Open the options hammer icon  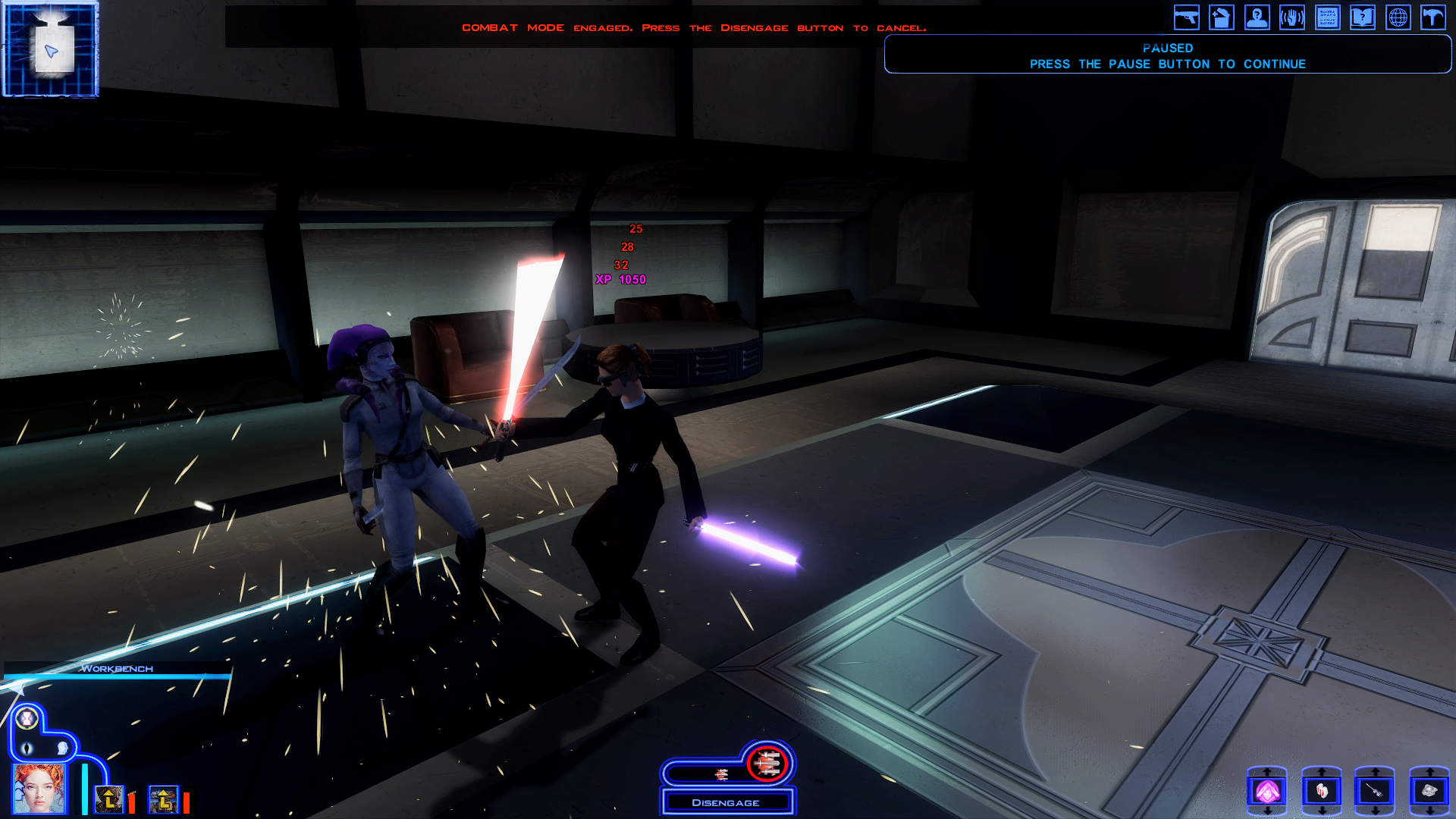[1433, 17]
